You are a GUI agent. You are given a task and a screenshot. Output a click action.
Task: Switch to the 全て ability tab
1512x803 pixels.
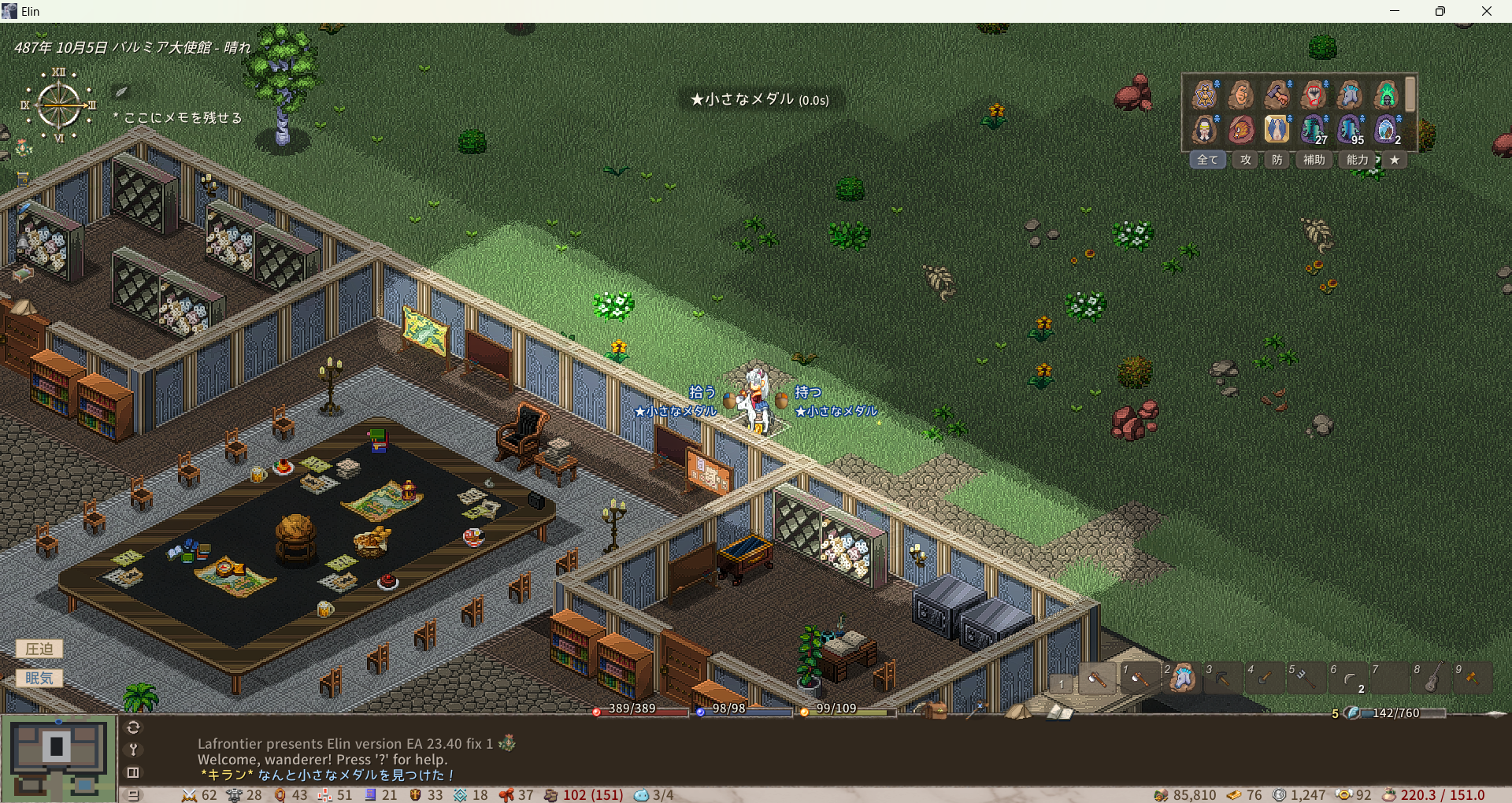tap(1207, 160)
